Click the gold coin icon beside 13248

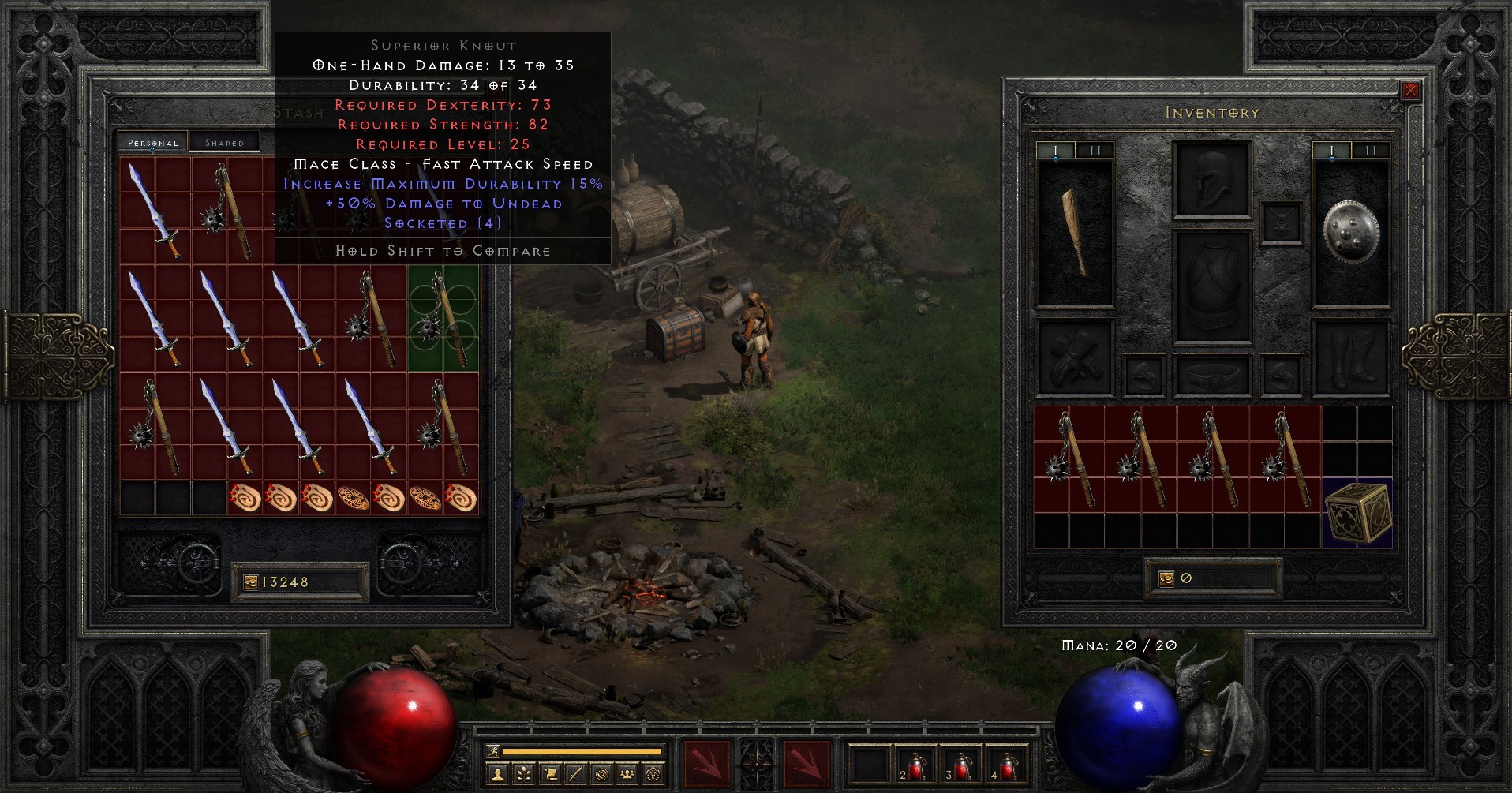pyautogui.click(x=249, y=582)
